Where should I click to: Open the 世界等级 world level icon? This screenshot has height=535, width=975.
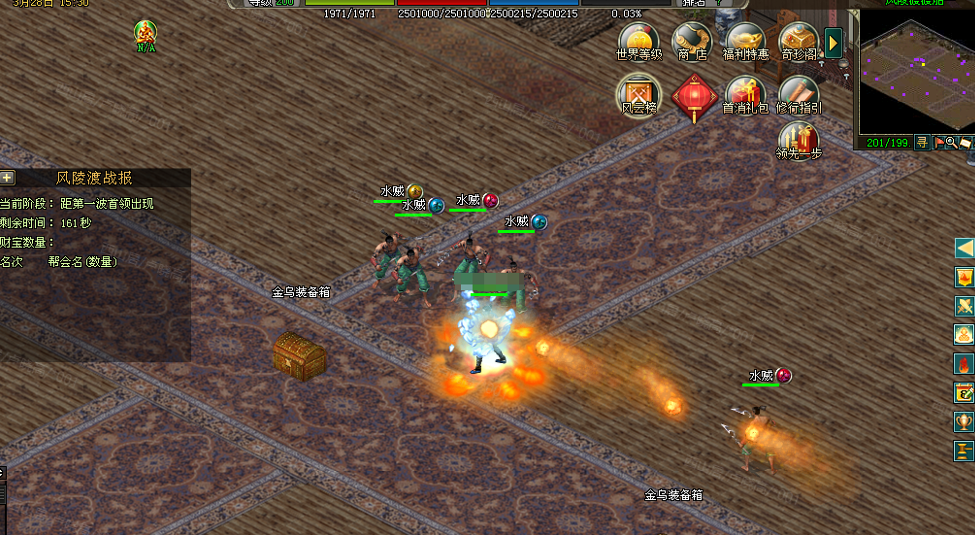639,40
